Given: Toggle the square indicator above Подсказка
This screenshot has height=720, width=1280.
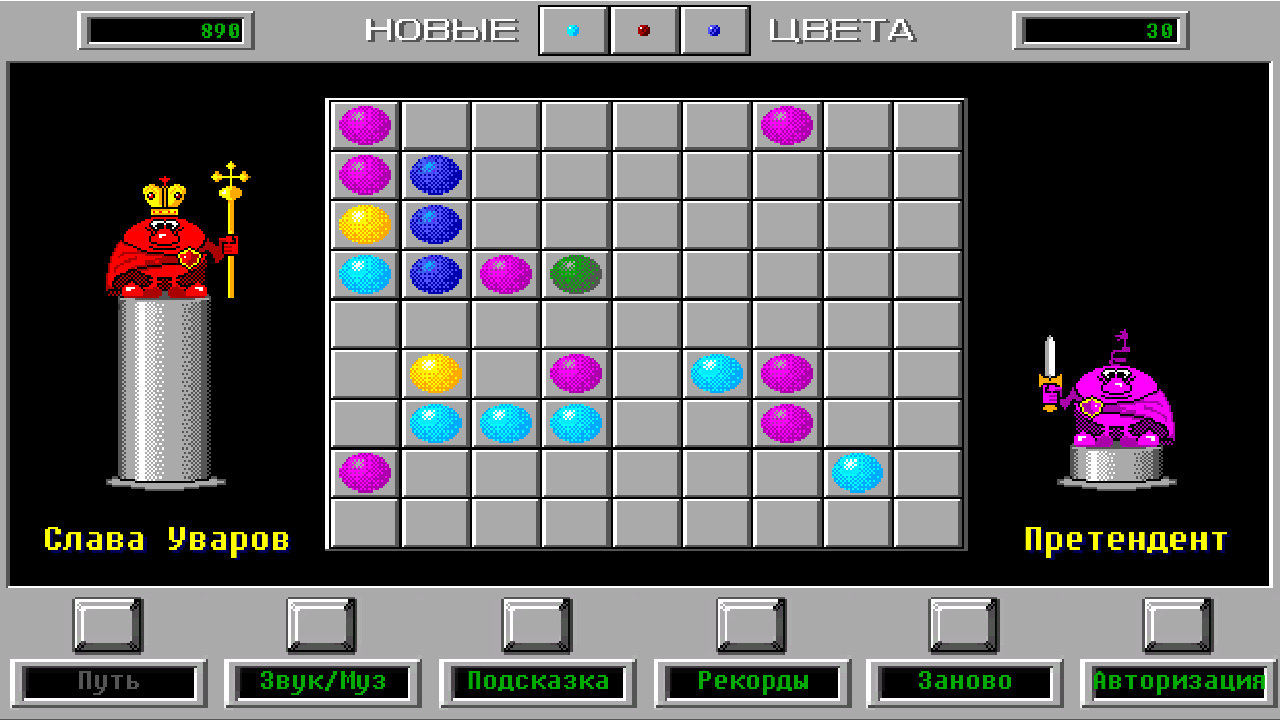Looking at the screenshot, I should pos(537,625).
